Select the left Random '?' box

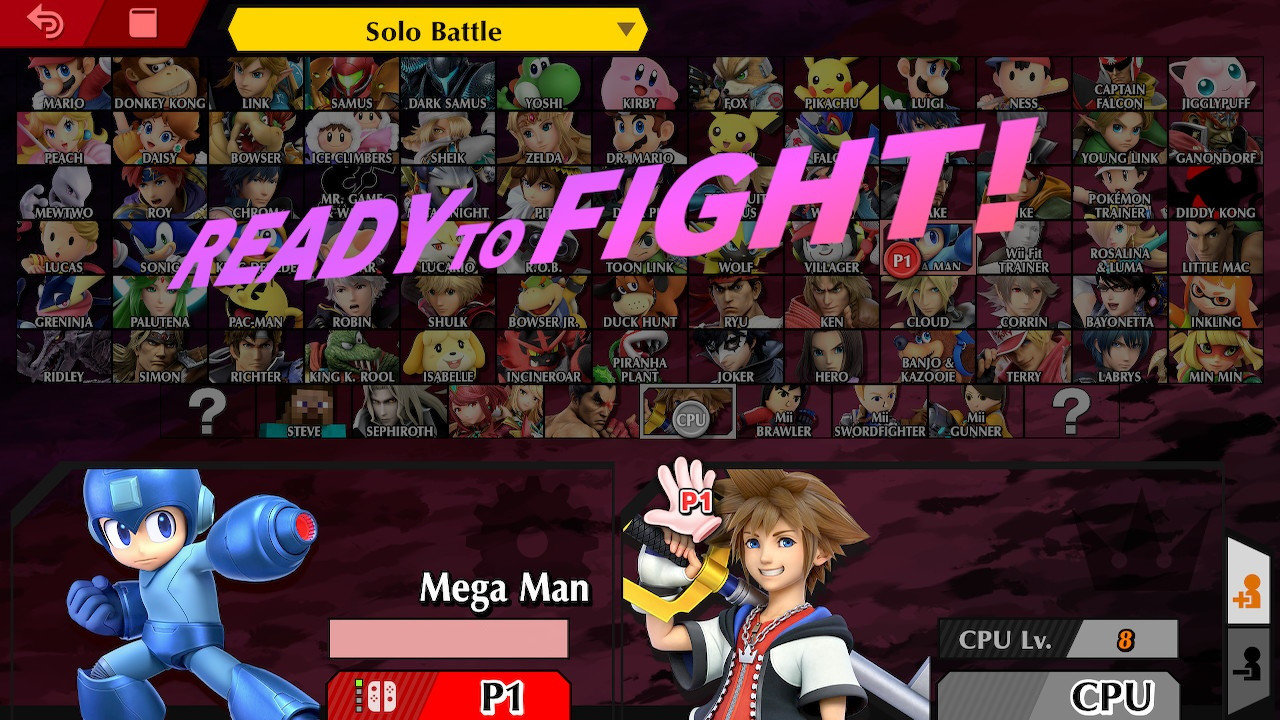[207, 413]
